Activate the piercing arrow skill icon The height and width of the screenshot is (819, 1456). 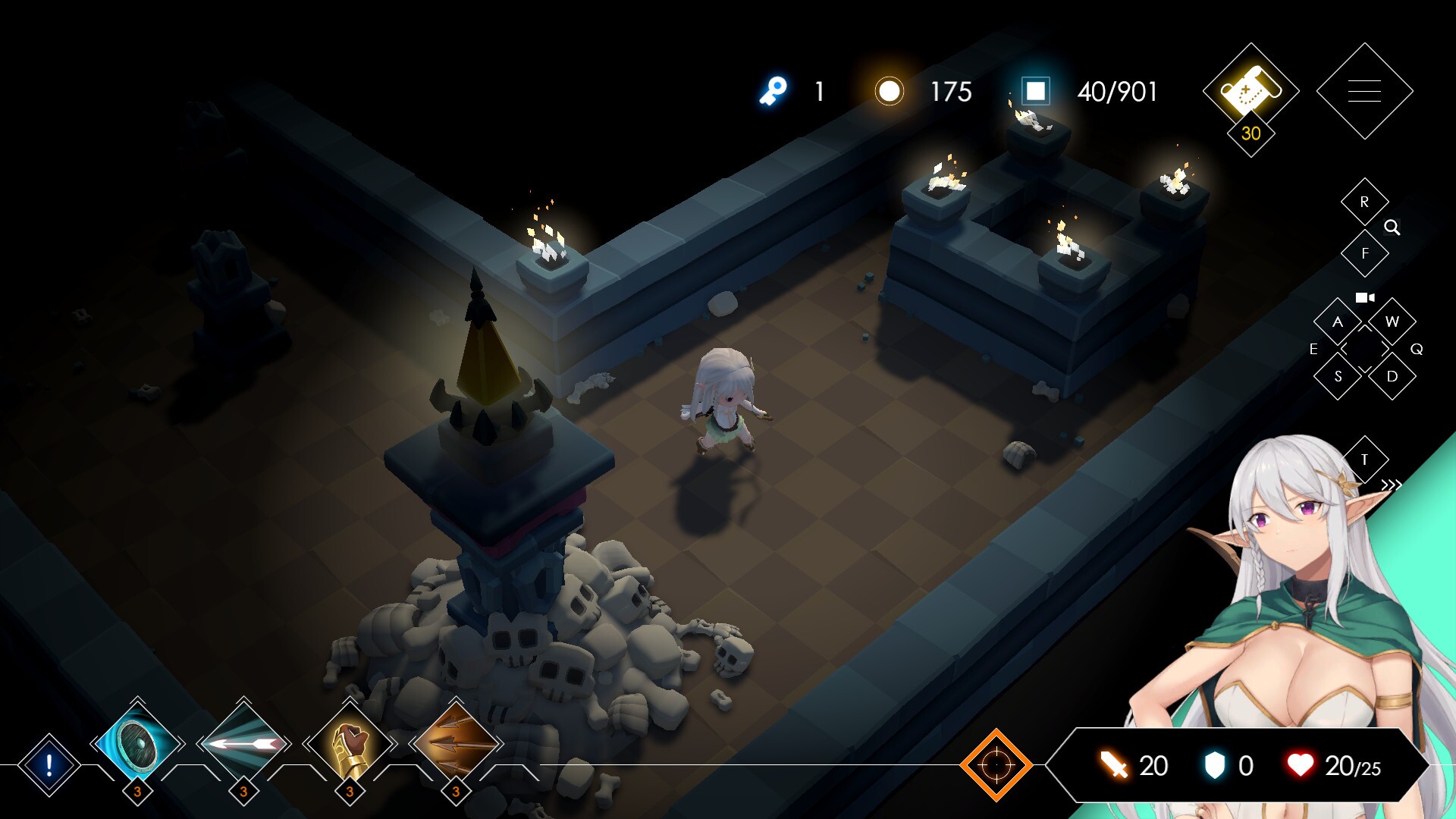pos(243,745)
